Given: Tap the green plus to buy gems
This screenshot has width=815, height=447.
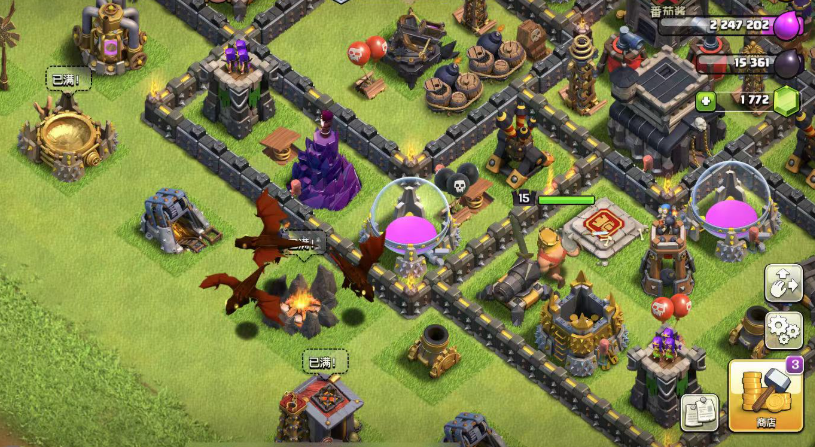Looking at the screenshot, I should pos(707,101).
